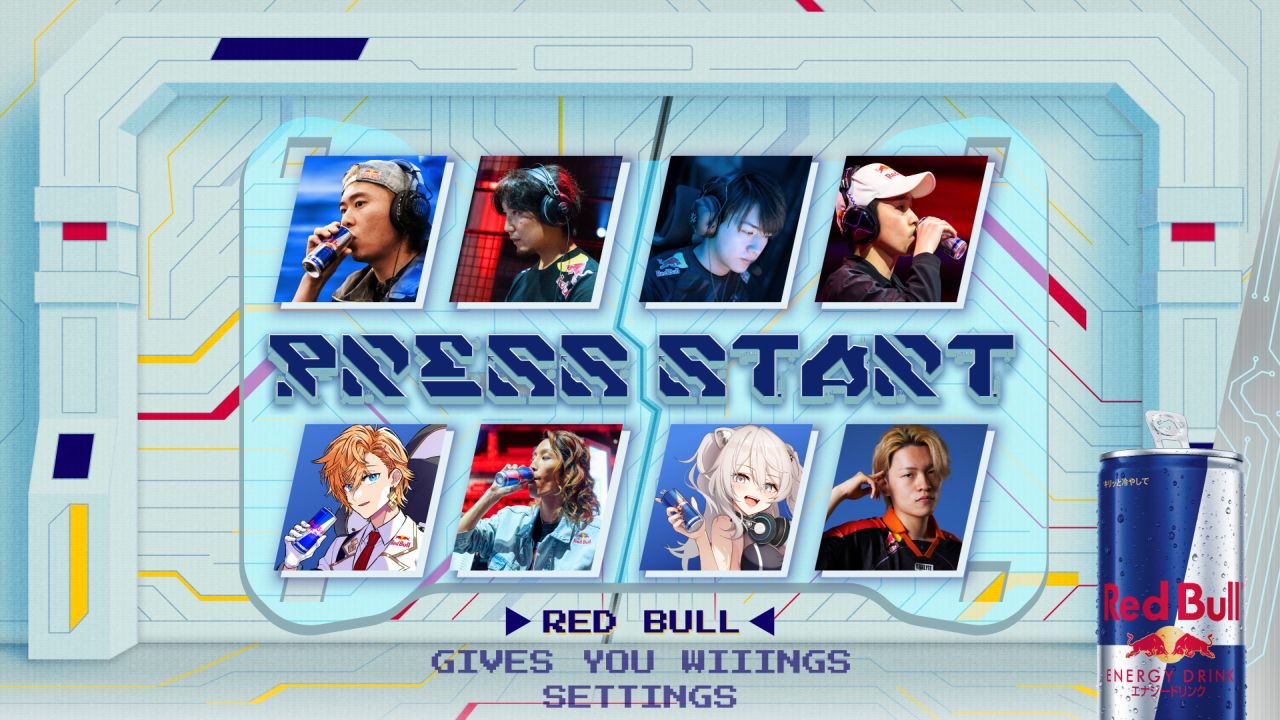This screenshot has width=1280, height=720.
Task: Open the SETTINGS menu
Action: (x=640, y=695)
